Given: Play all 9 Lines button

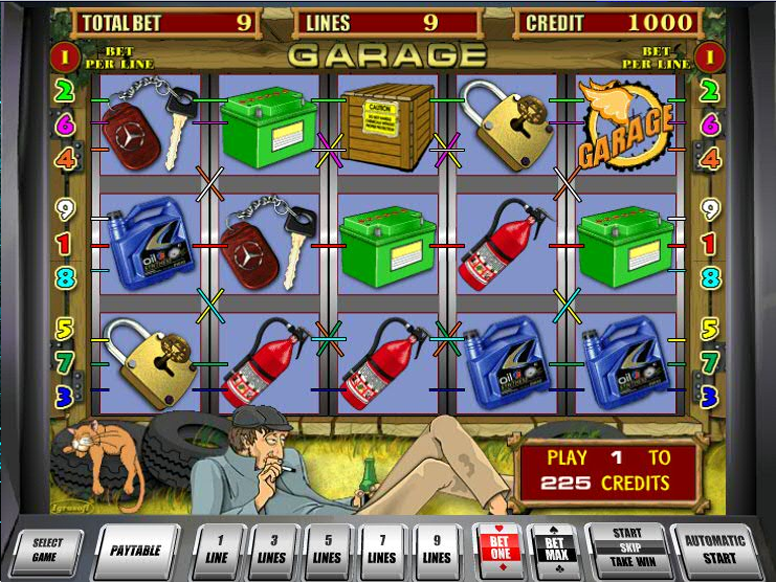Looking at the screenshot, I should (x=437, y=551).
